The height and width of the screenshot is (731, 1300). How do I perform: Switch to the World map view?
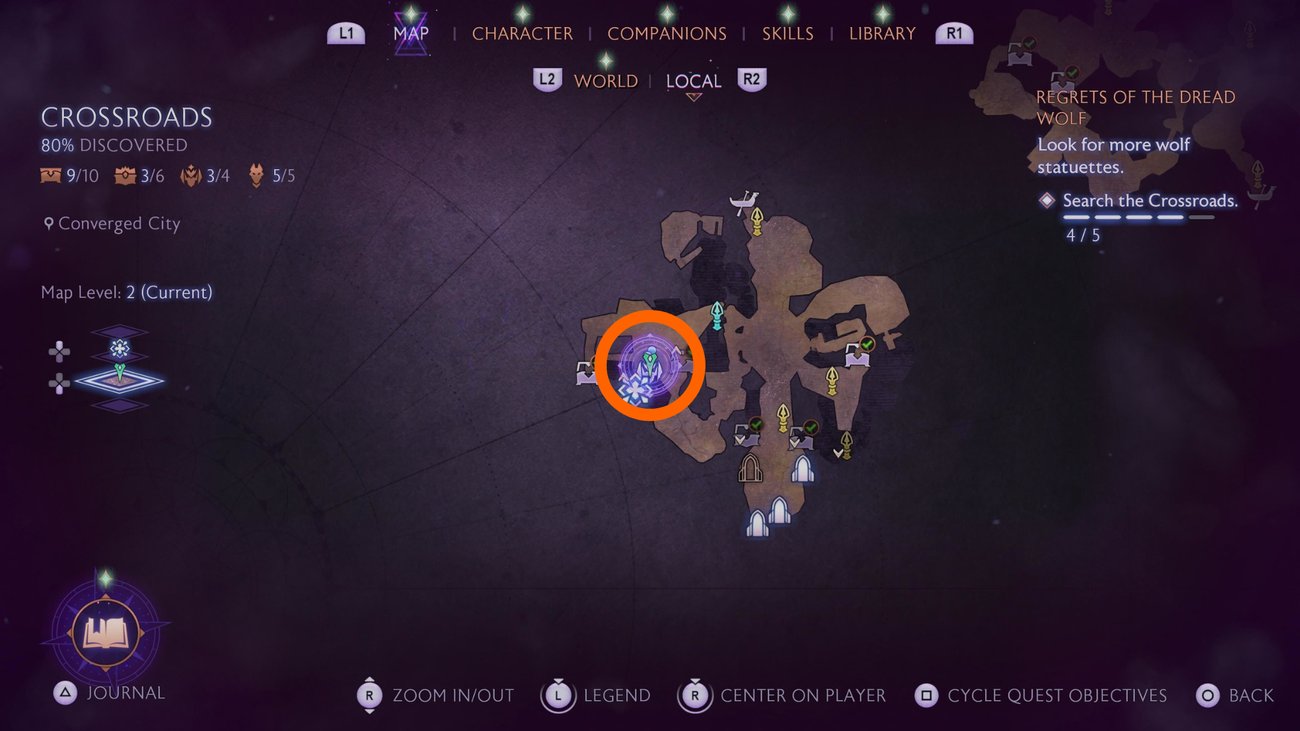605,81
